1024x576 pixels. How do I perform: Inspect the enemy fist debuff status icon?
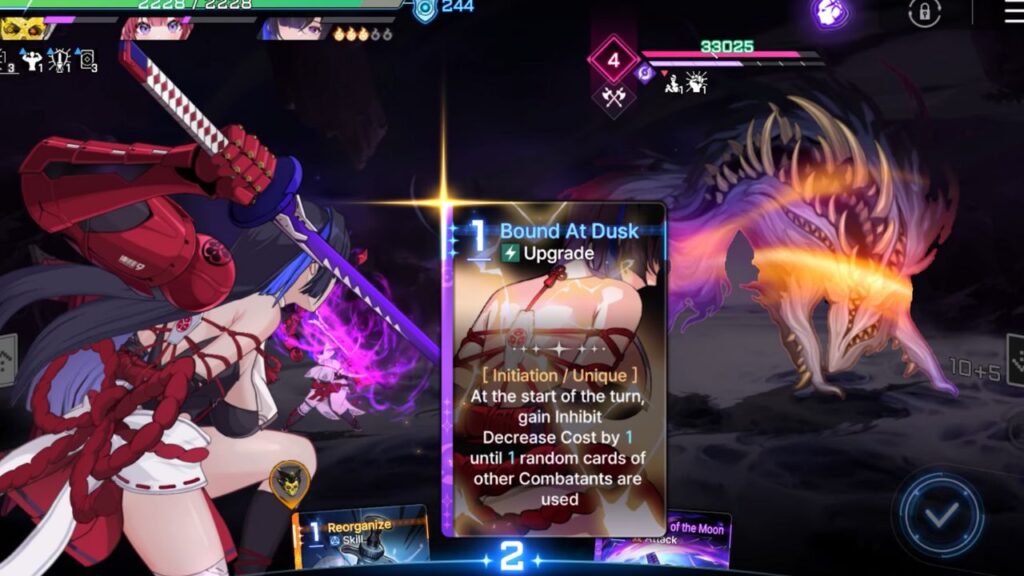click(x=698, y=82)
